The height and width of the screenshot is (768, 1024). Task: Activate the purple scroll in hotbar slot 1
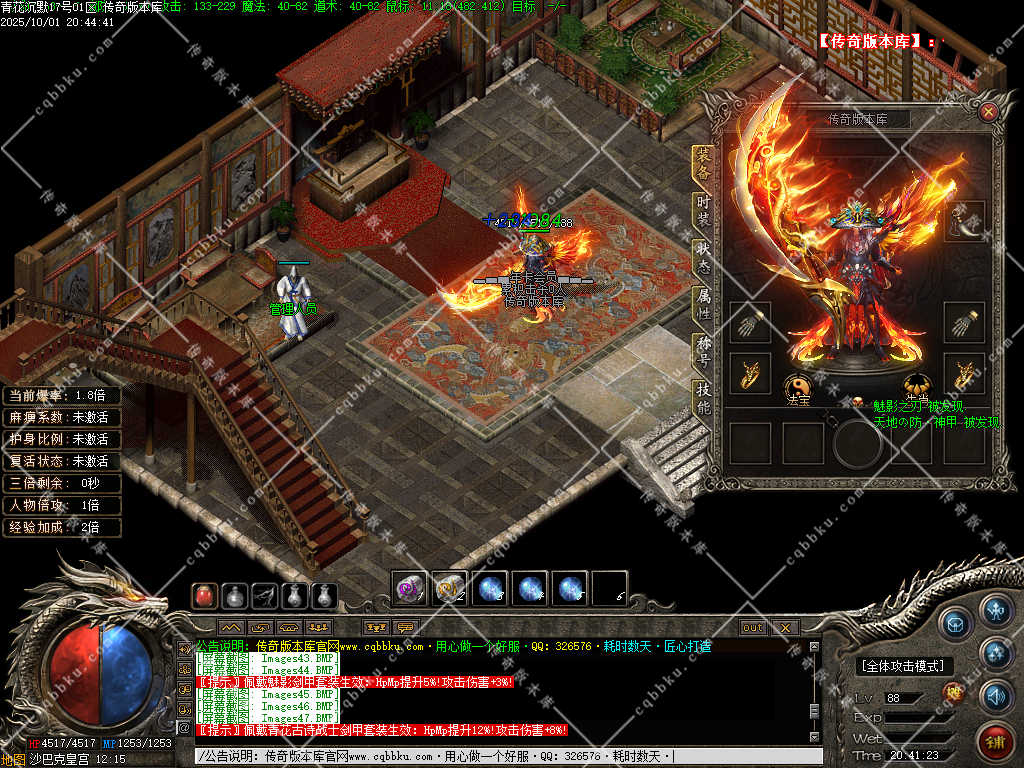(x=410, y=589)
